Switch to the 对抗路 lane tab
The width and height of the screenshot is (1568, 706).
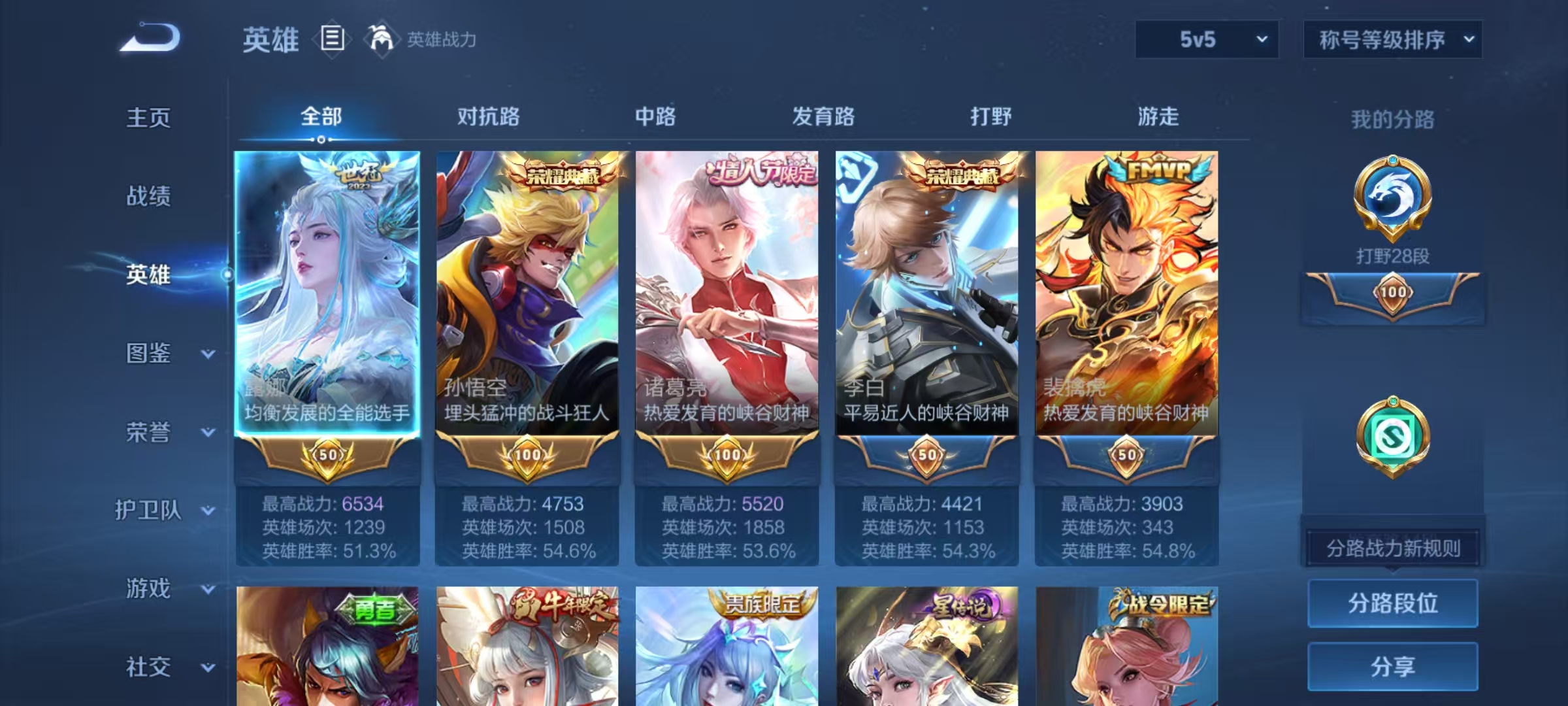click(487, 116)
